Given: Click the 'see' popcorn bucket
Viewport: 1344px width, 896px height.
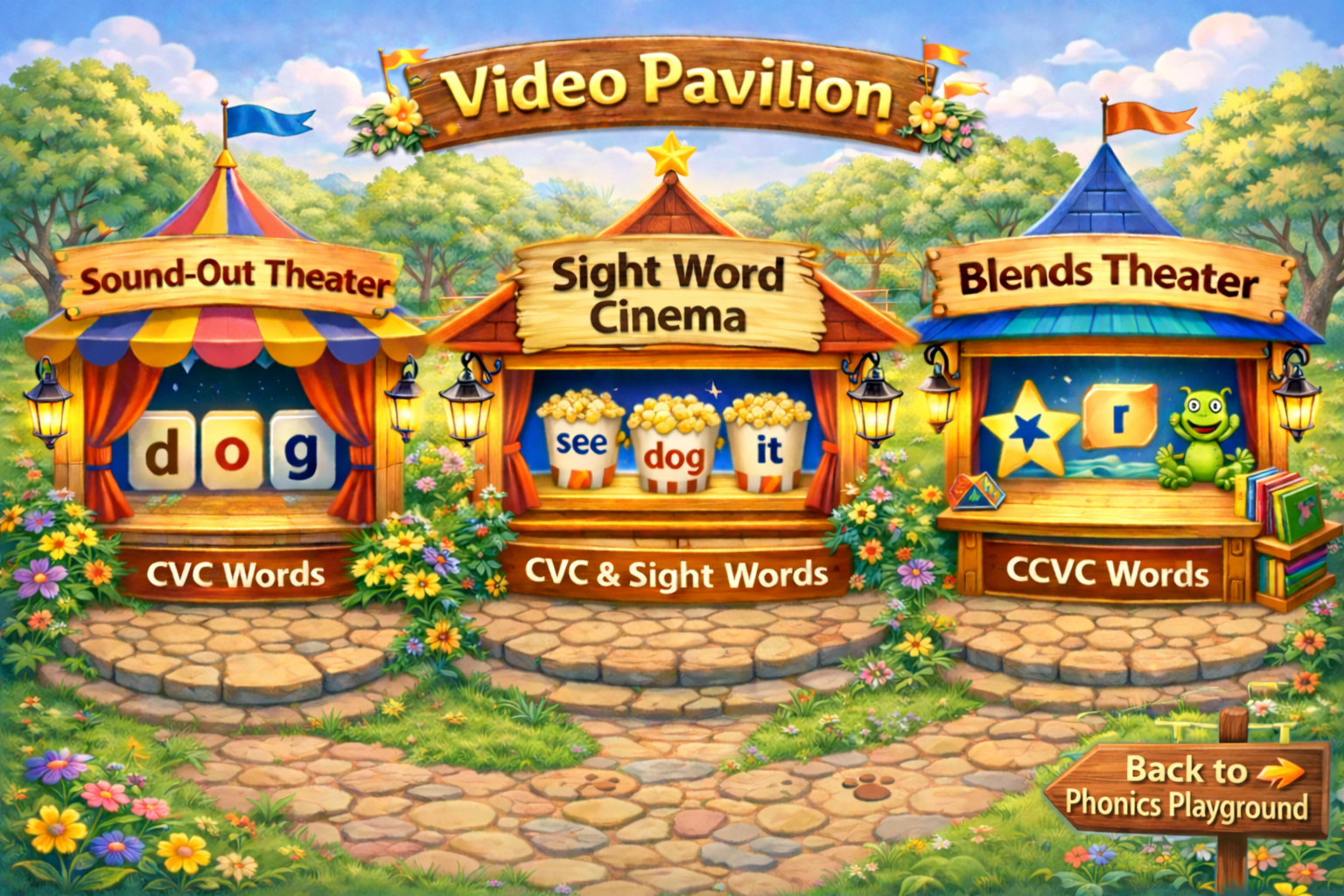Looking at the screenshot, I should [x=582, y=442].
